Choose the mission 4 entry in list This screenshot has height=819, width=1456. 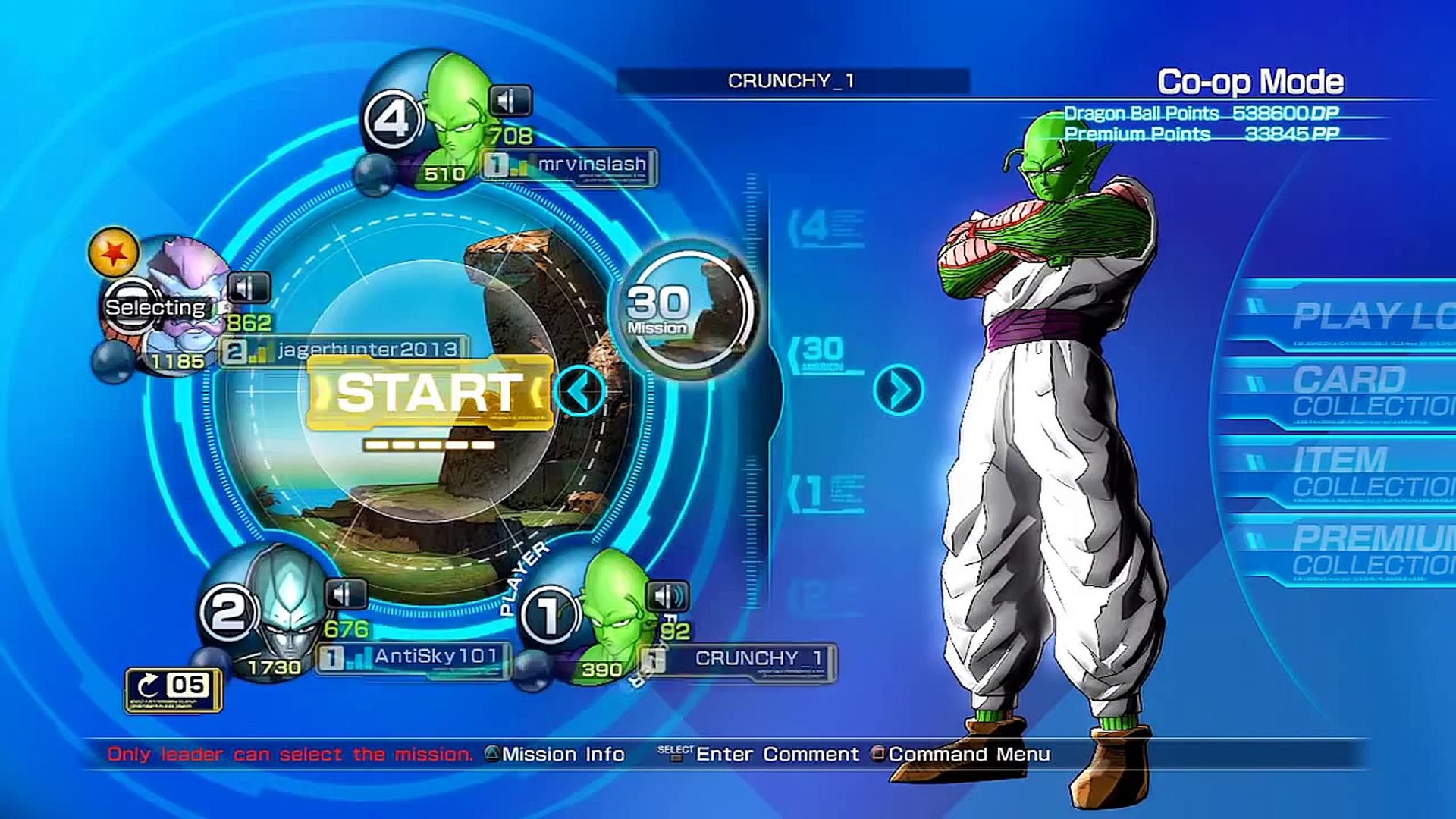(x=827, y=227)
